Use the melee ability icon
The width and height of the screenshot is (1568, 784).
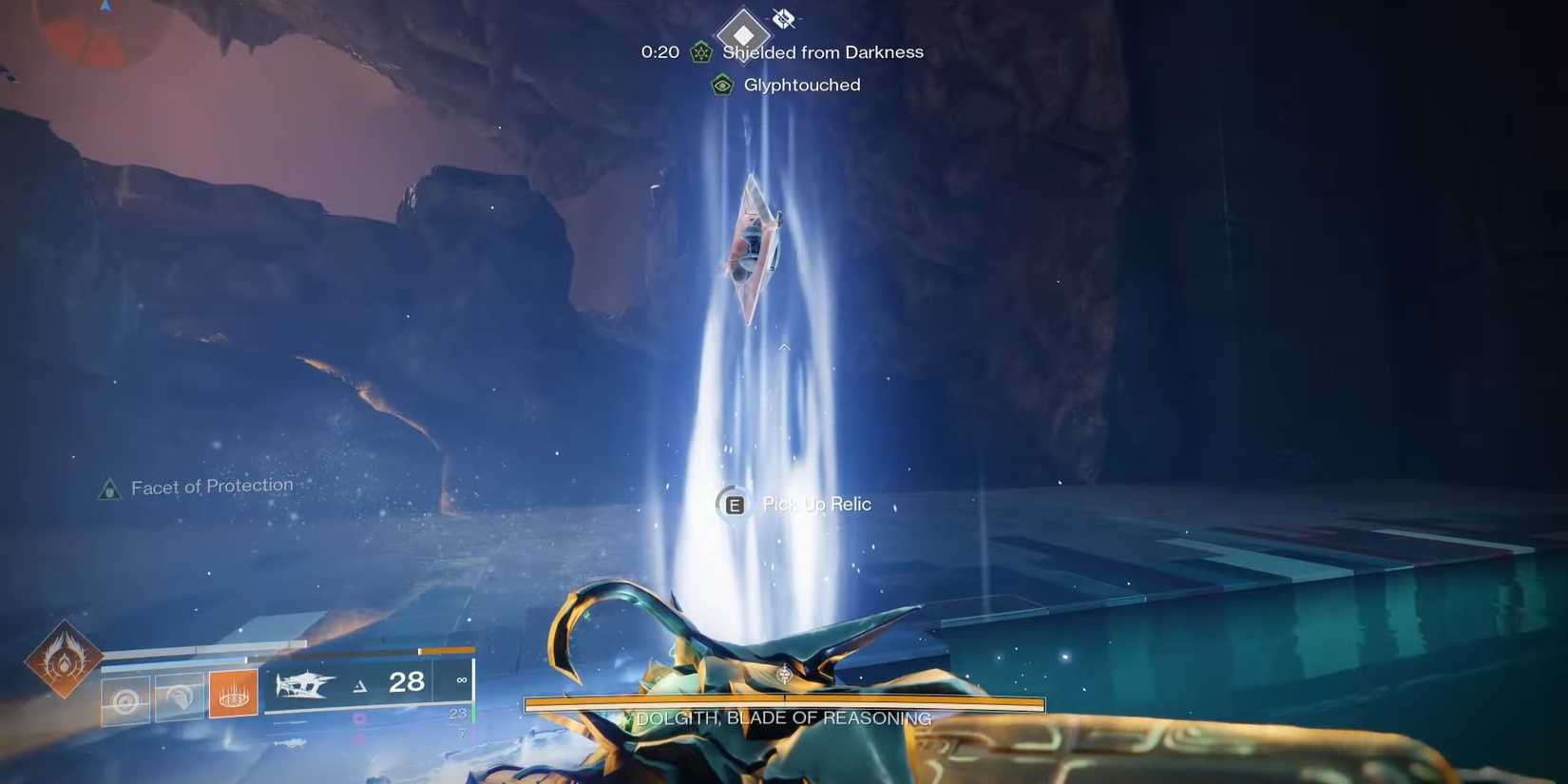point(180,698)
